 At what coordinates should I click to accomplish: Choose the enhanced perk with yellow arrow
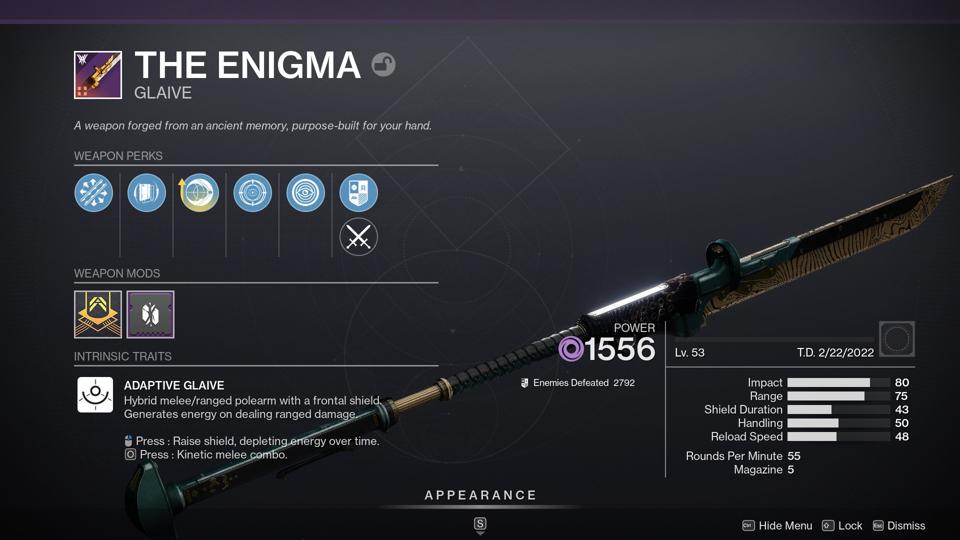[x=200, y=192]
